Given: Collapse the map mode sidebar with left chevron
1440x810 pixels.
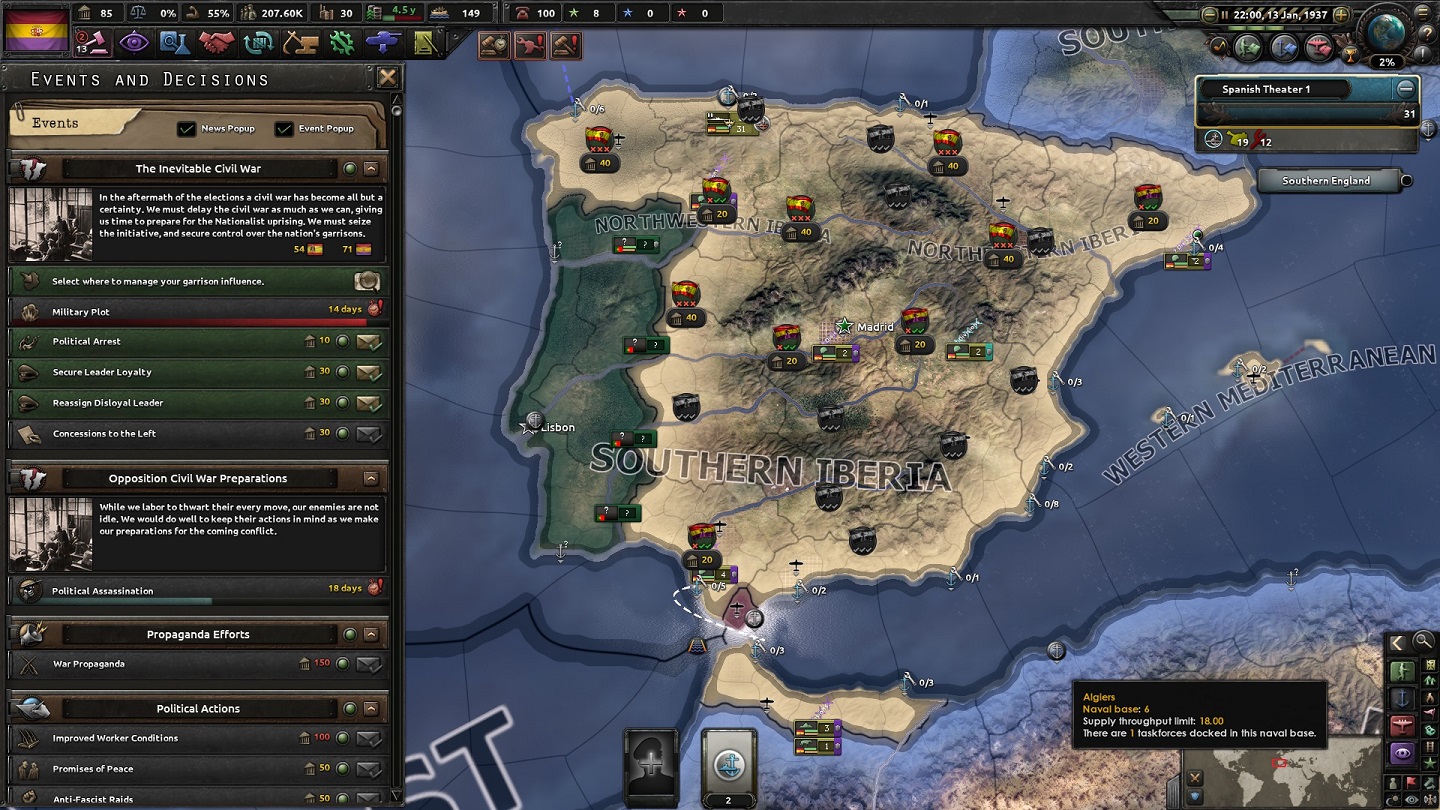Looking at the screenshot, I should (1398, 642).
